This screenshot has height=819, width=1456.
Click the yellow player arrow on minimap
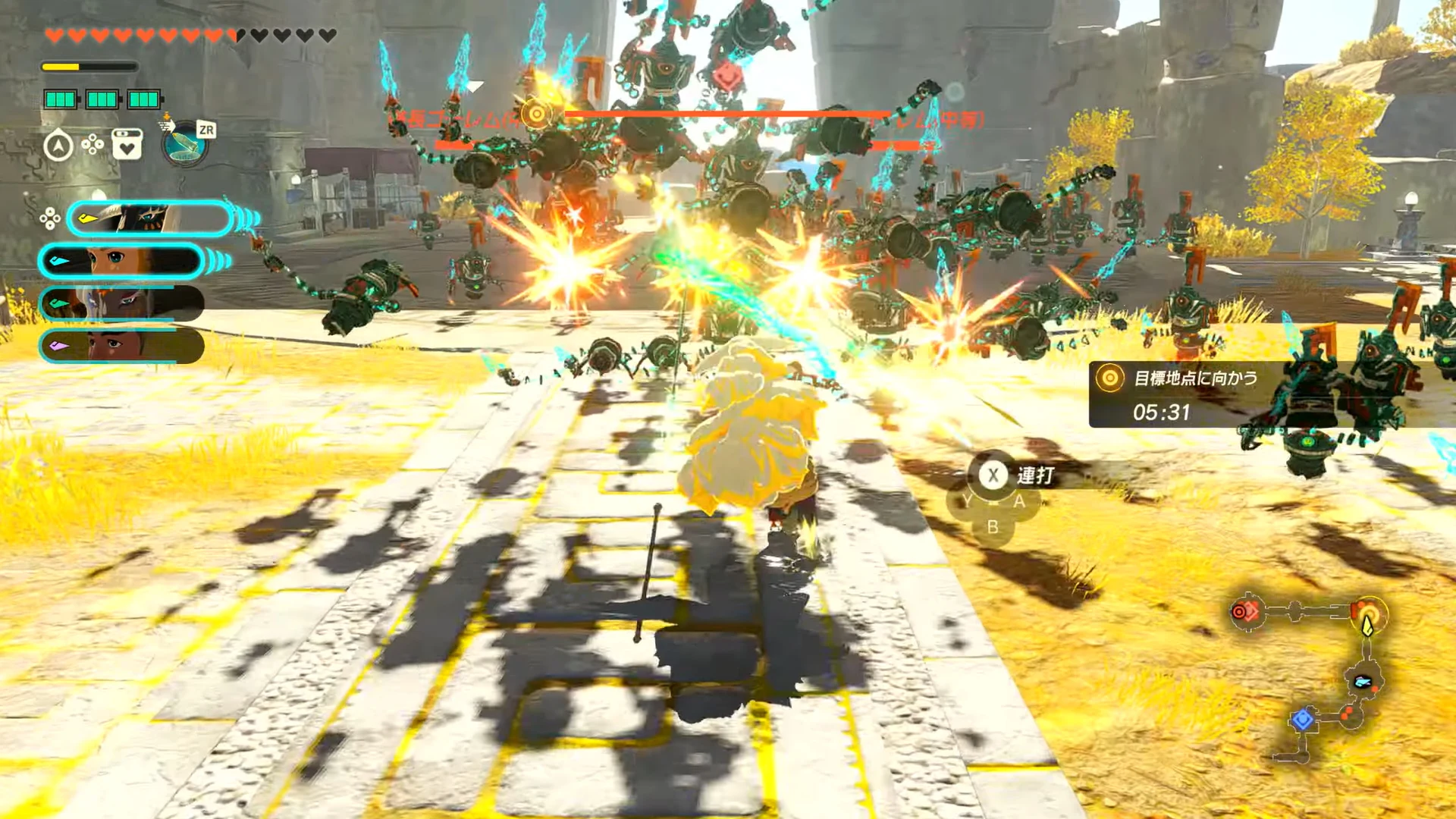(1367, 626)
